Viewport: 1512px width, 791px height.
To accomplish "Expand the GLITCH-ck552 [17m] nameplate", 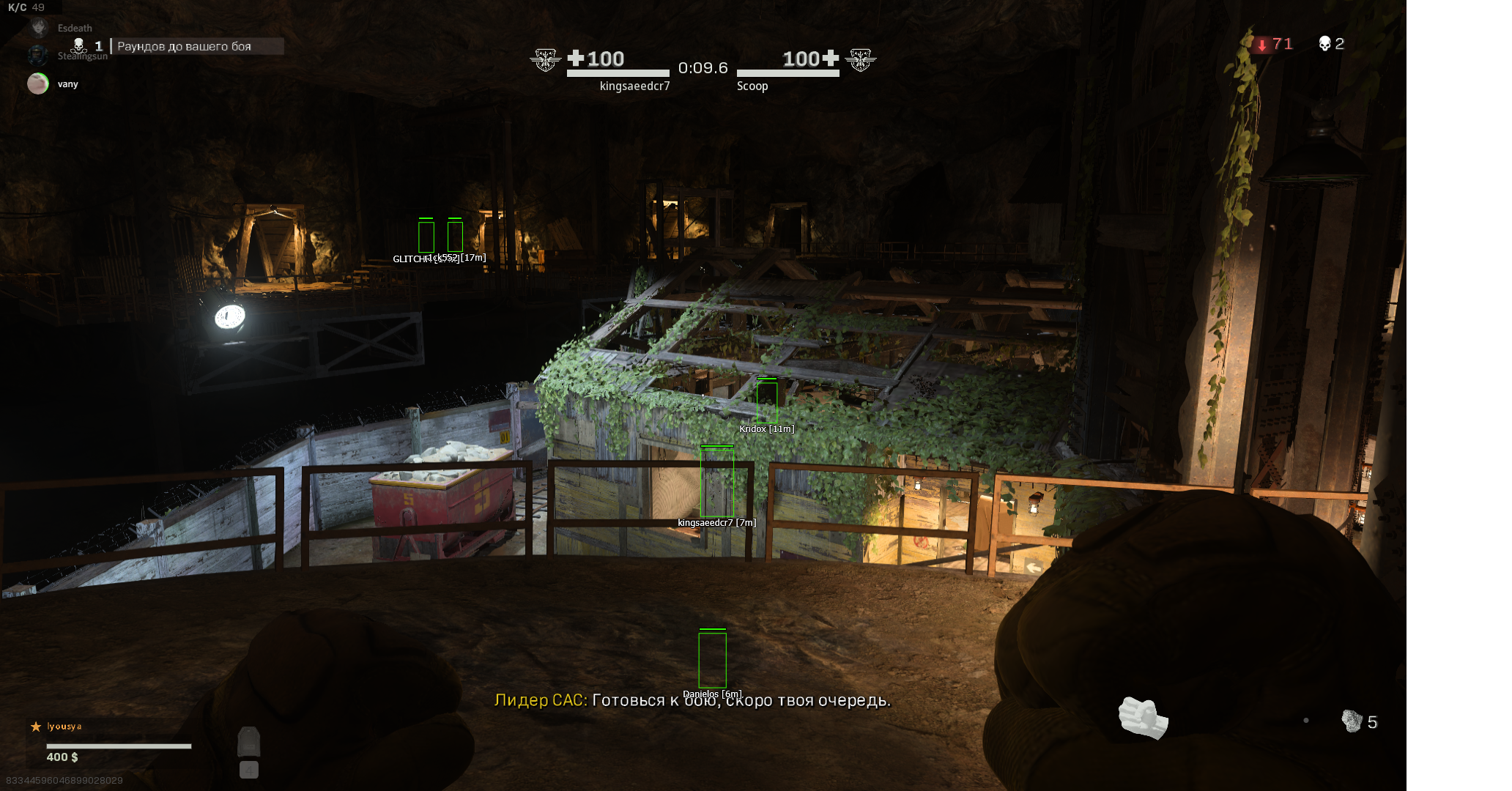I will (x=438, y=258).
